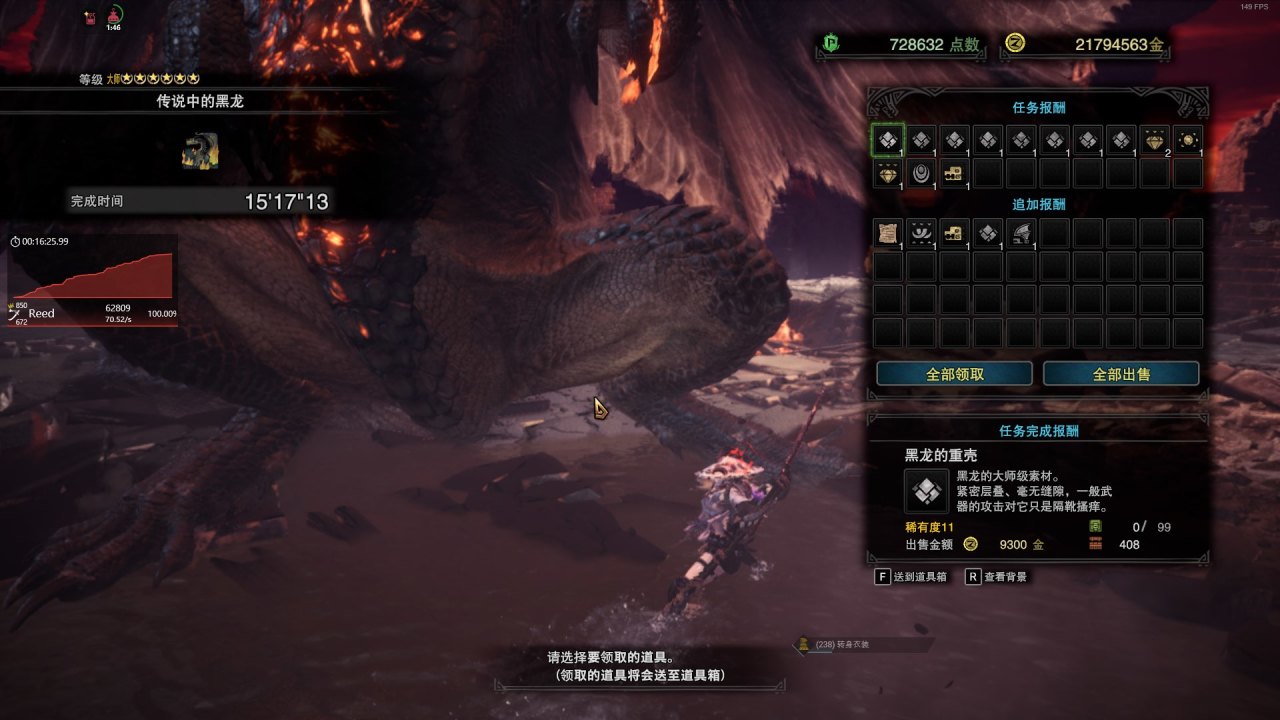Click the 全部领取 button
The image size is (1280, 720).
pyautogui.click(x=954, y=374)
